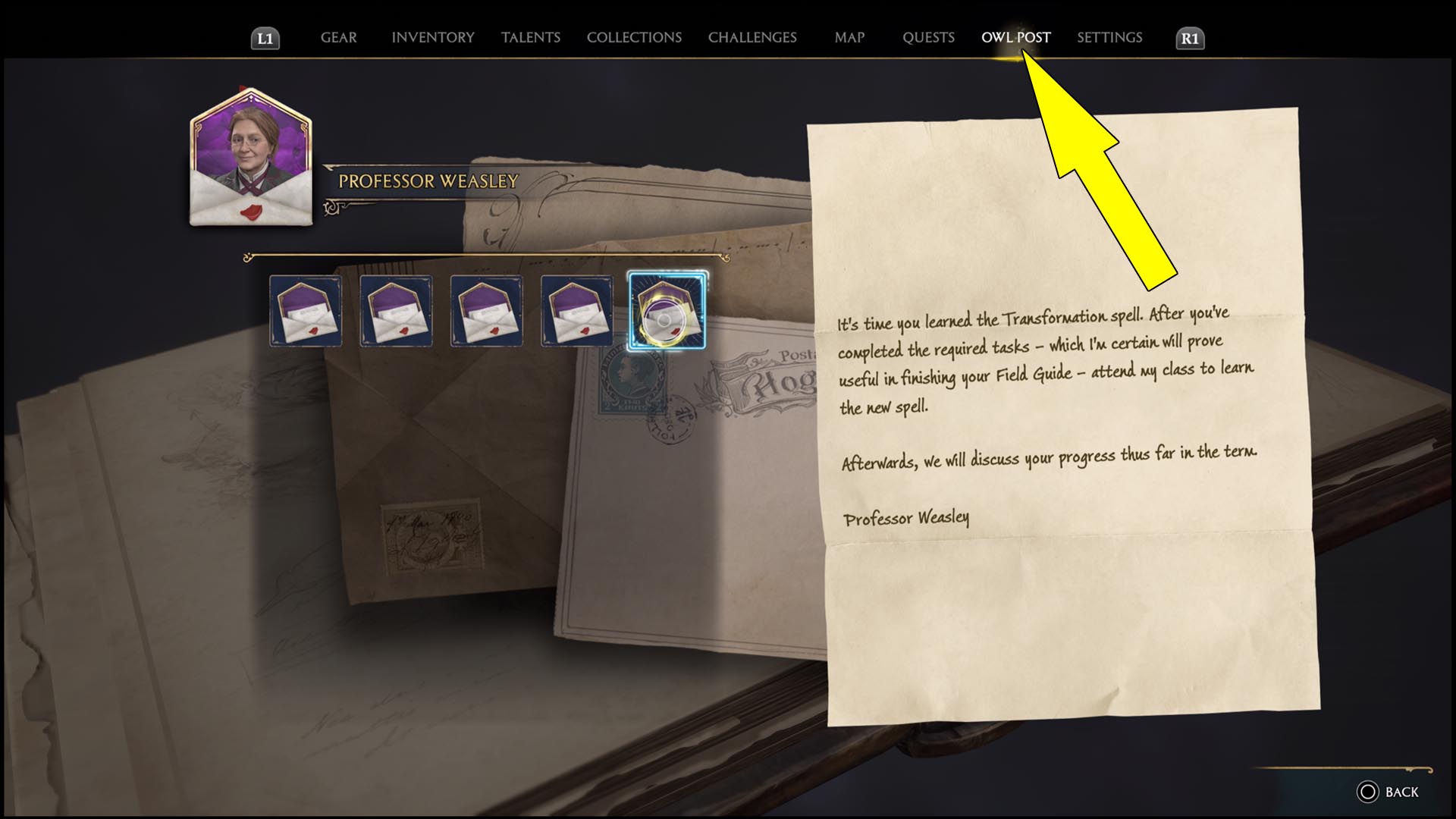
Task: Open the Collections tab
Action: pyautogui.click(x=633, y=37)
